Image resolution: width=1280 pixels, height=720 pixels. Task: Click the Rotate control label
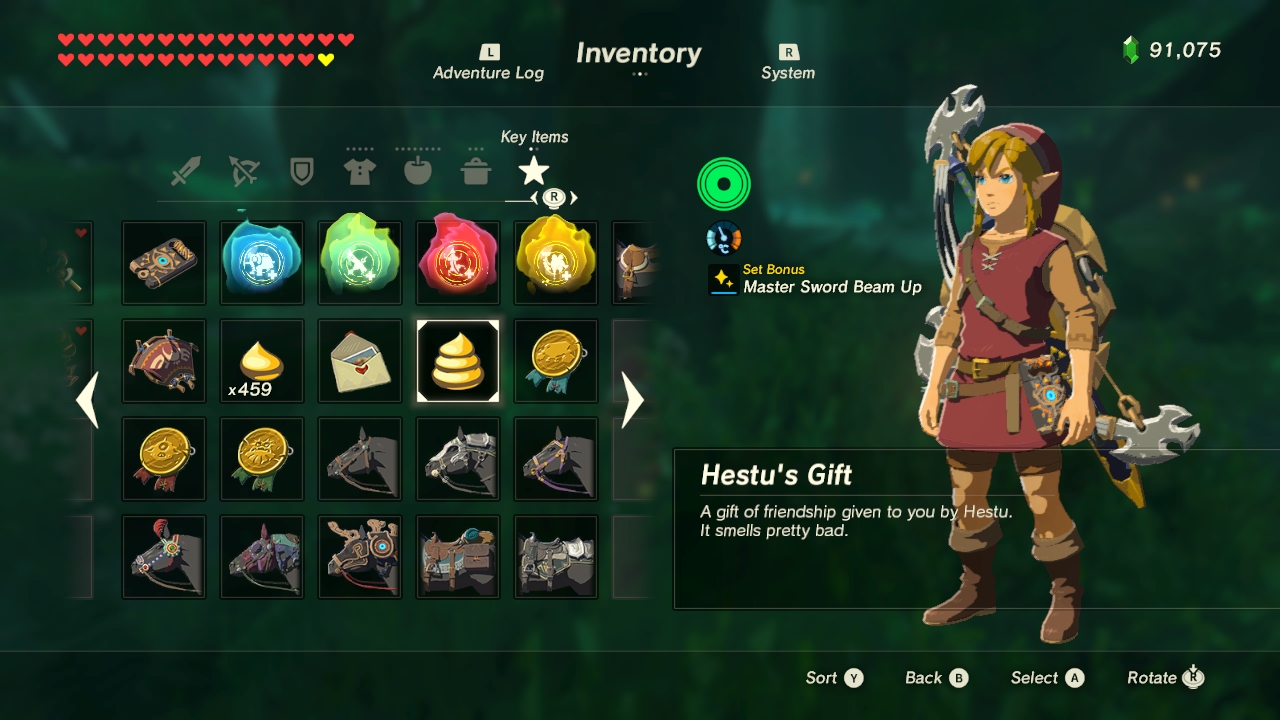(x=1153, y=677)
